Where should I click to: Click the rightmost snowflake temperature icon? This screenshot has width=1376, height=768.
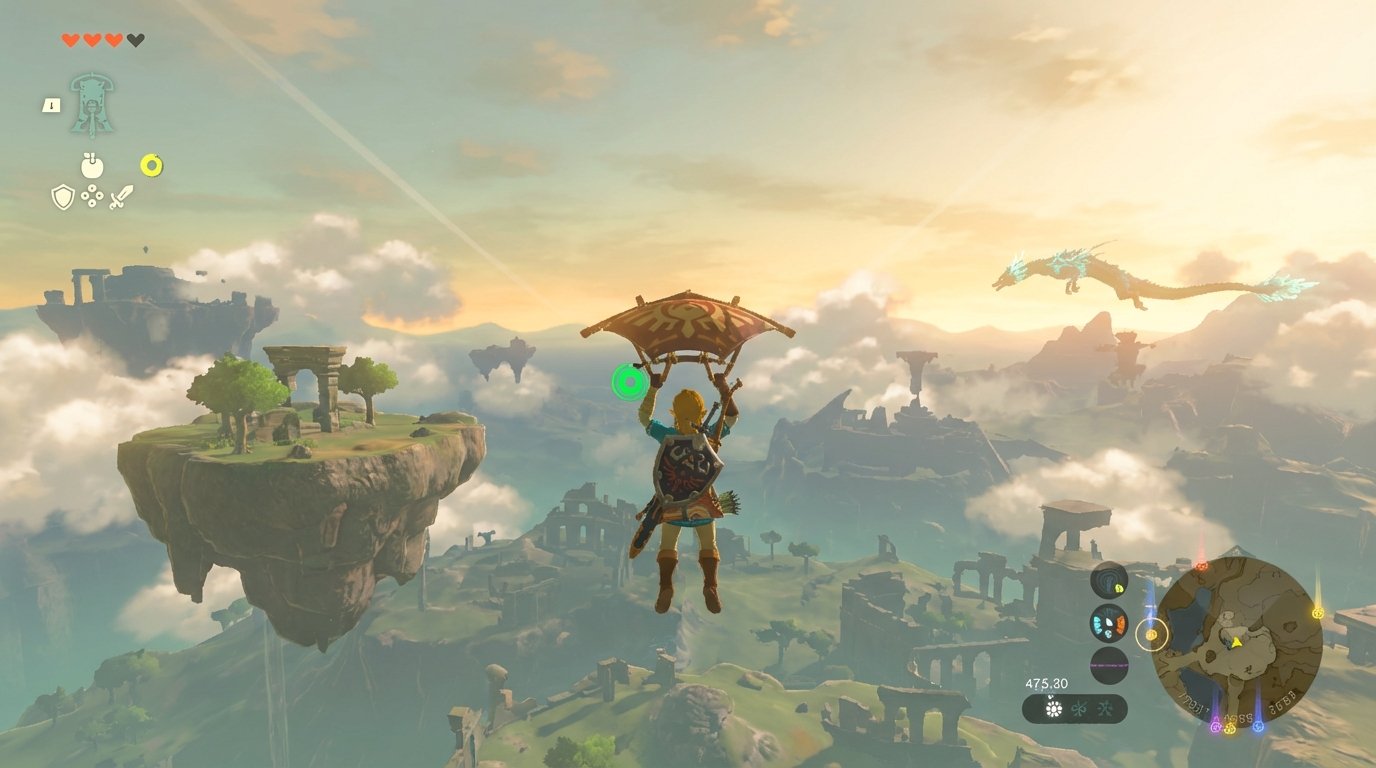1105,709
